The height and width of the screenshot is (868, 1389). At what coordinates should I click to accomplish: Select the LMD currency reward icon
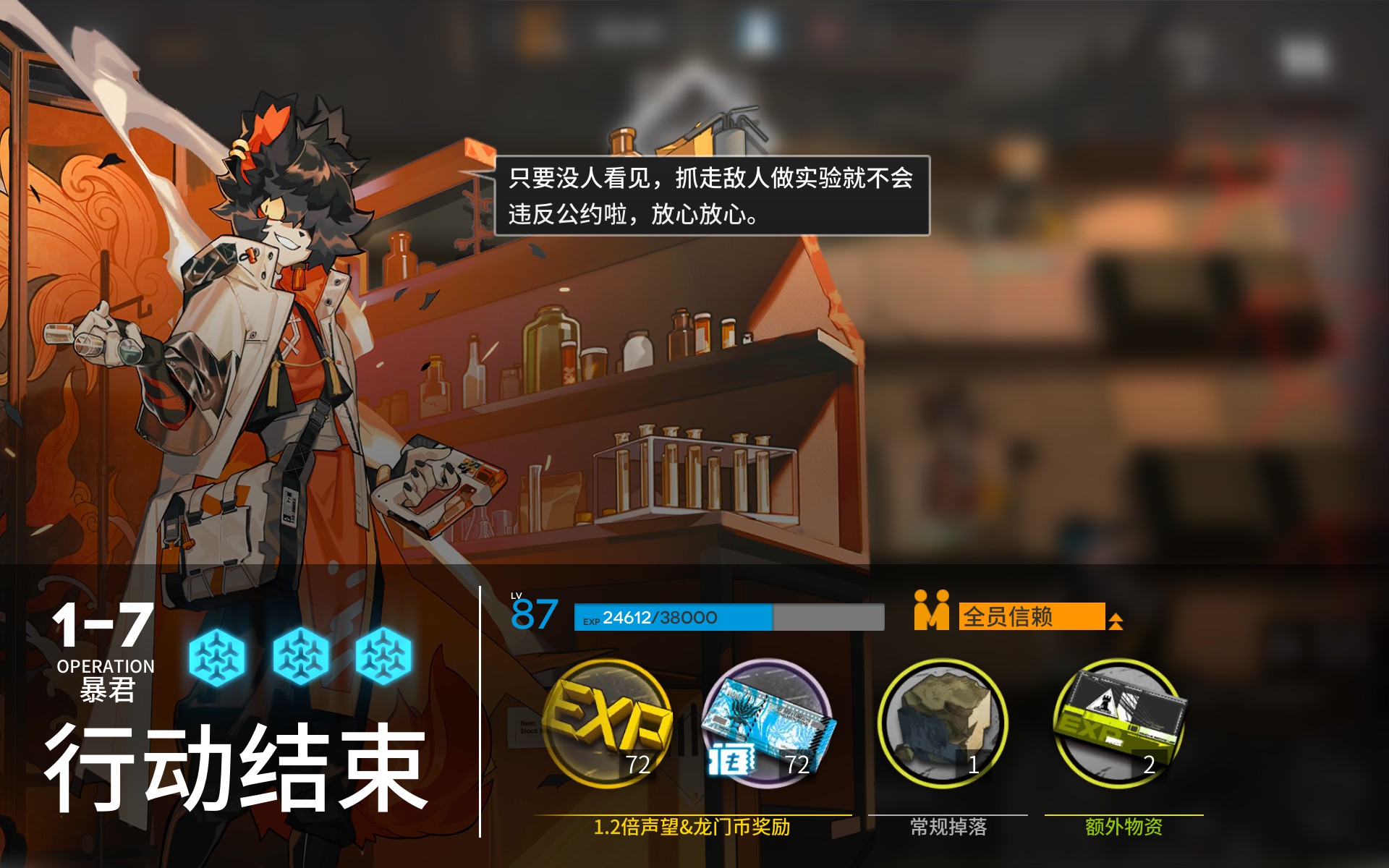point(767,723)
